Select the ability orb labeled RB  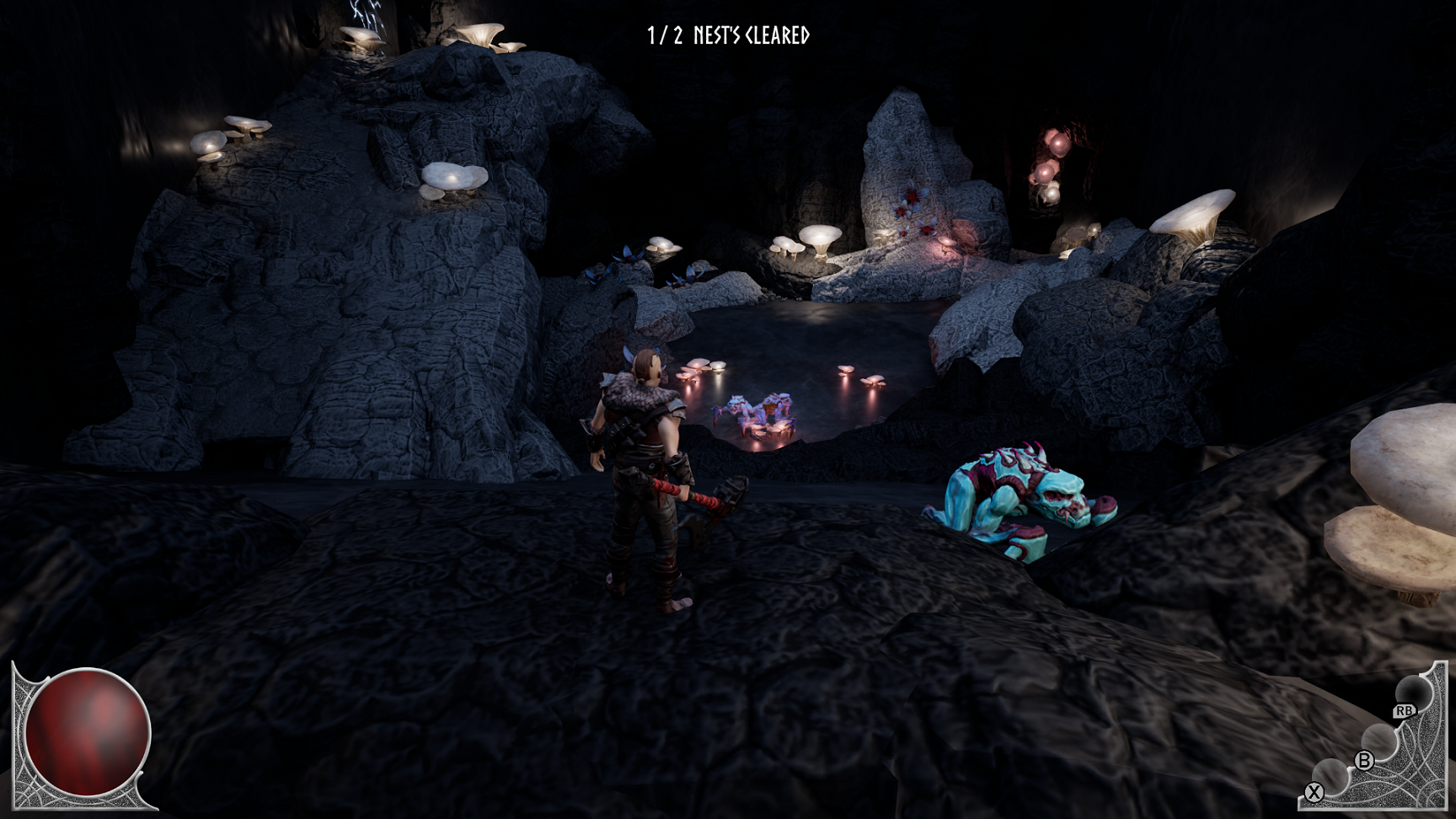[1412, 694]
